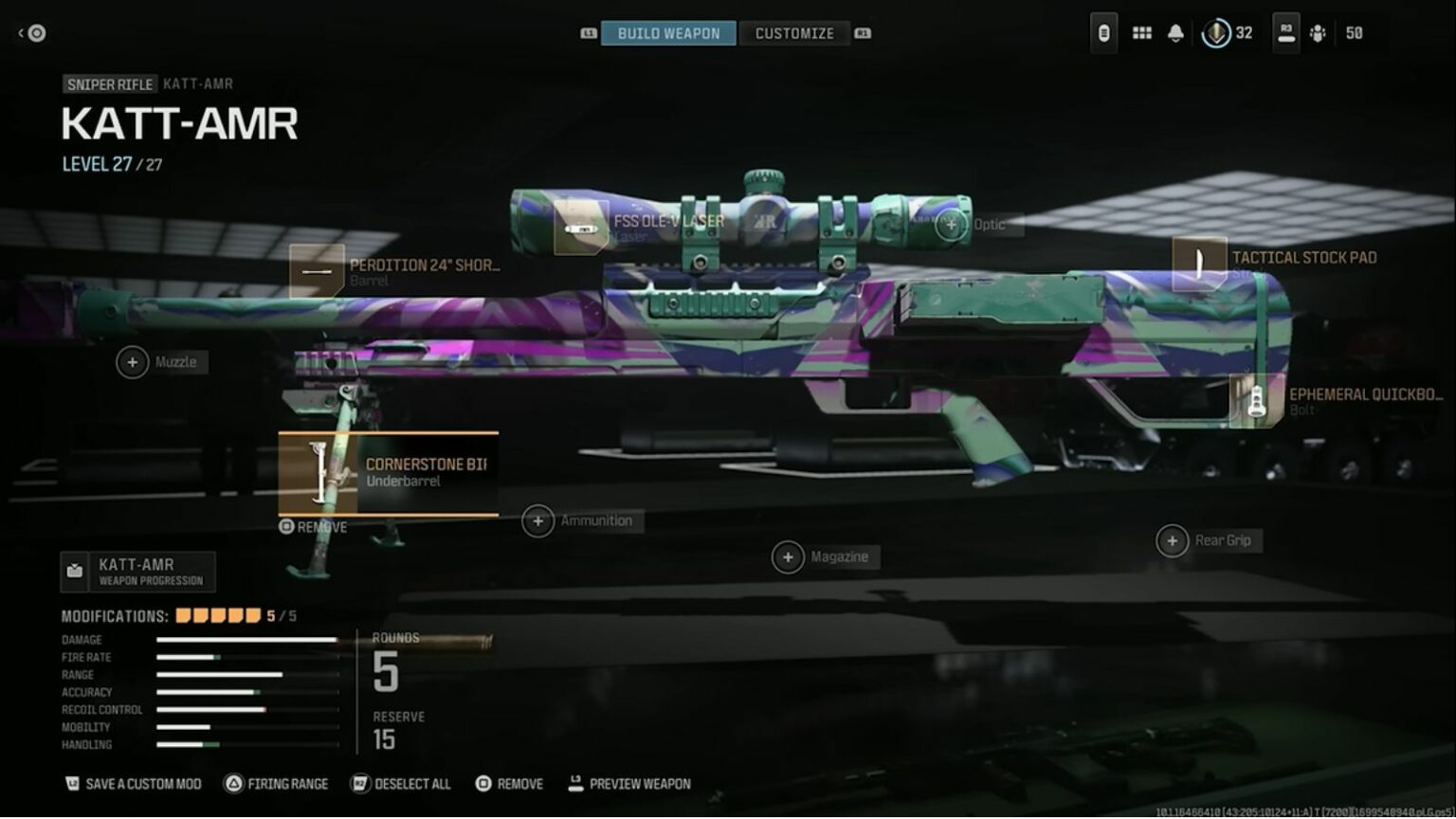Select the Build Weapon tab
This screenshot has height=819, width=1456.
[x=666, y=33]
